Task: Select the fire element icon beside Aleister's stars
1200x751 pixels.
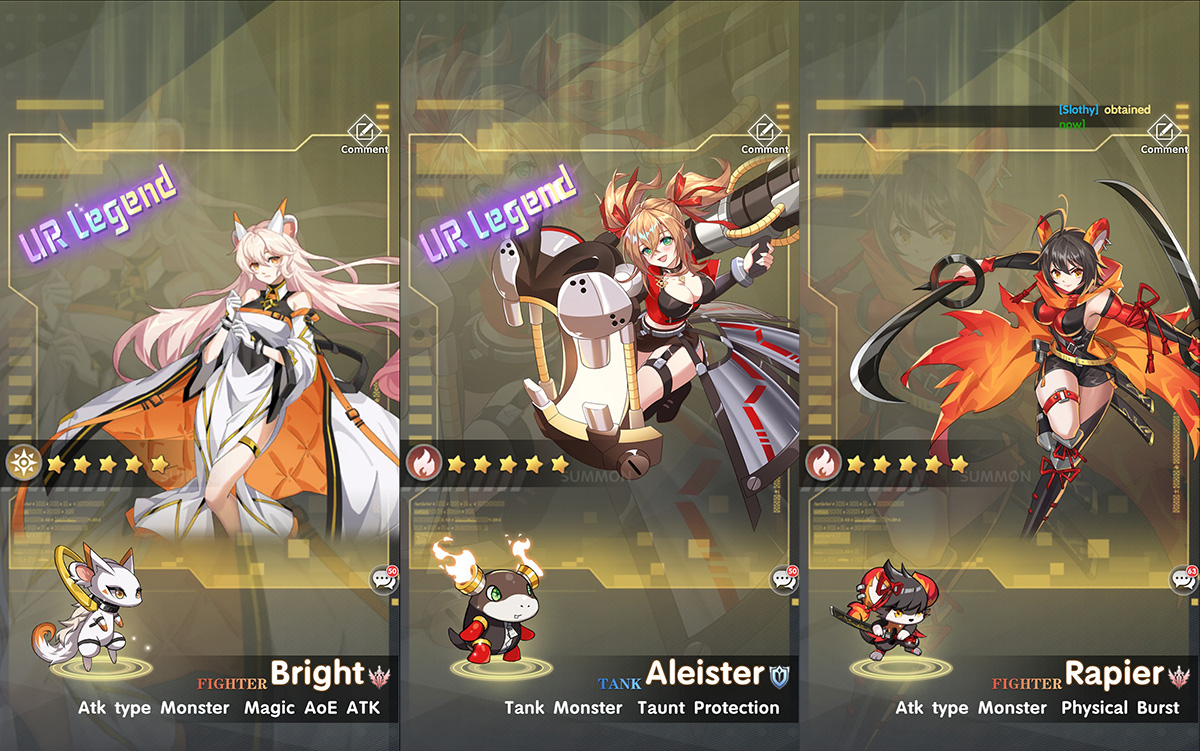Action: (423, 463)
